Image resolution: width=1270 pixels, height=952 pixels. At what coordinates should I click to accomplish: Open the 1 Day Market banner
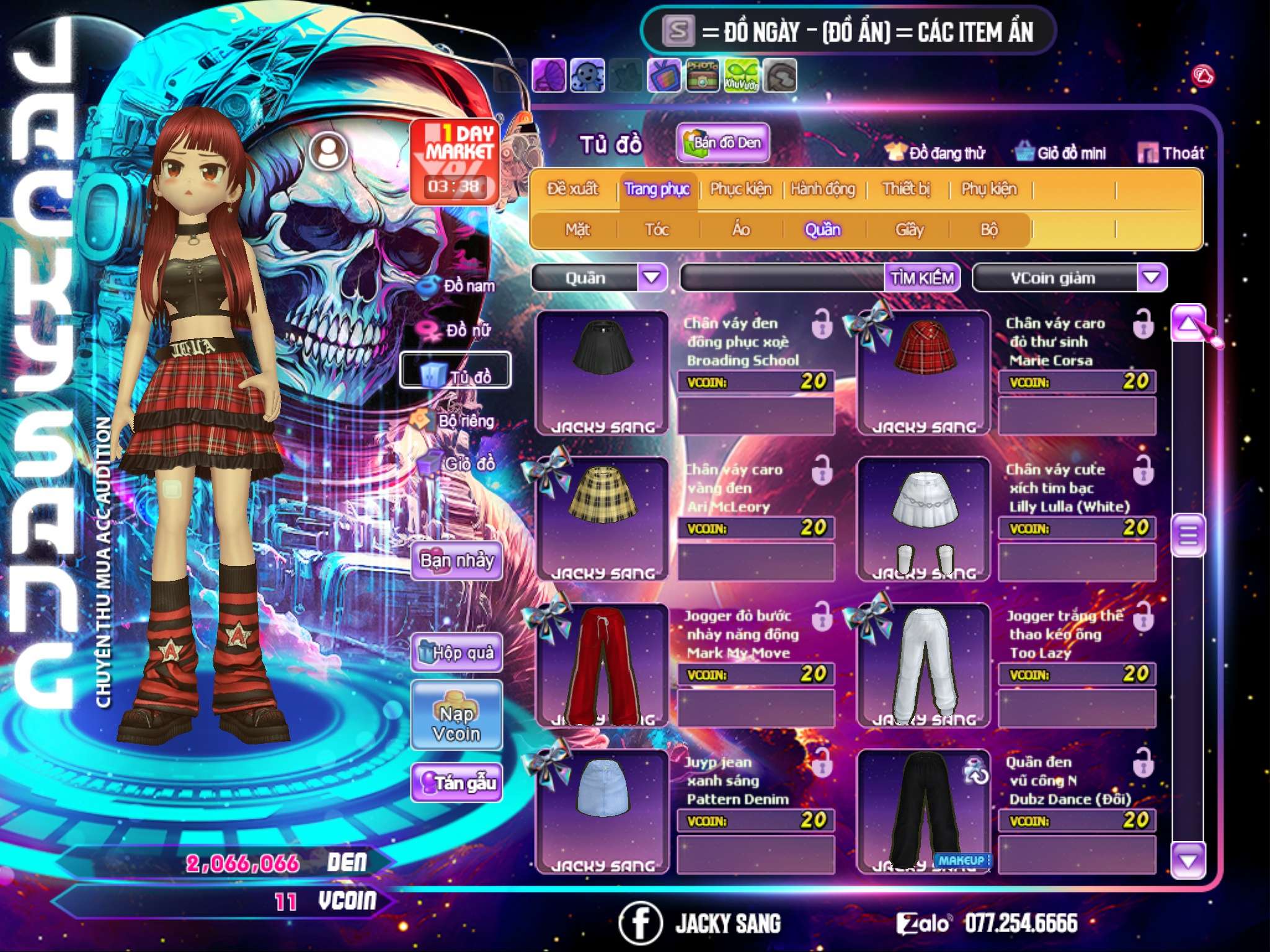455,161
